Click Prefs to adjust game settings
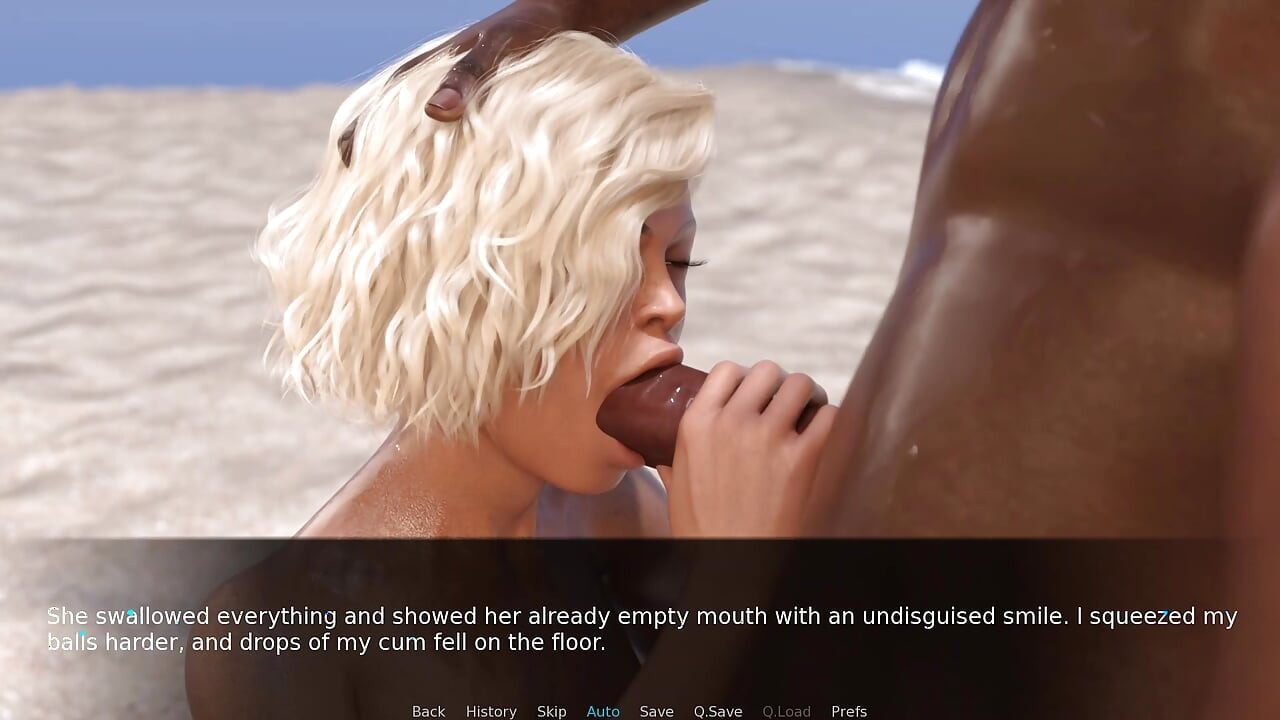1280x720 pixels. [x=849, y=711]
